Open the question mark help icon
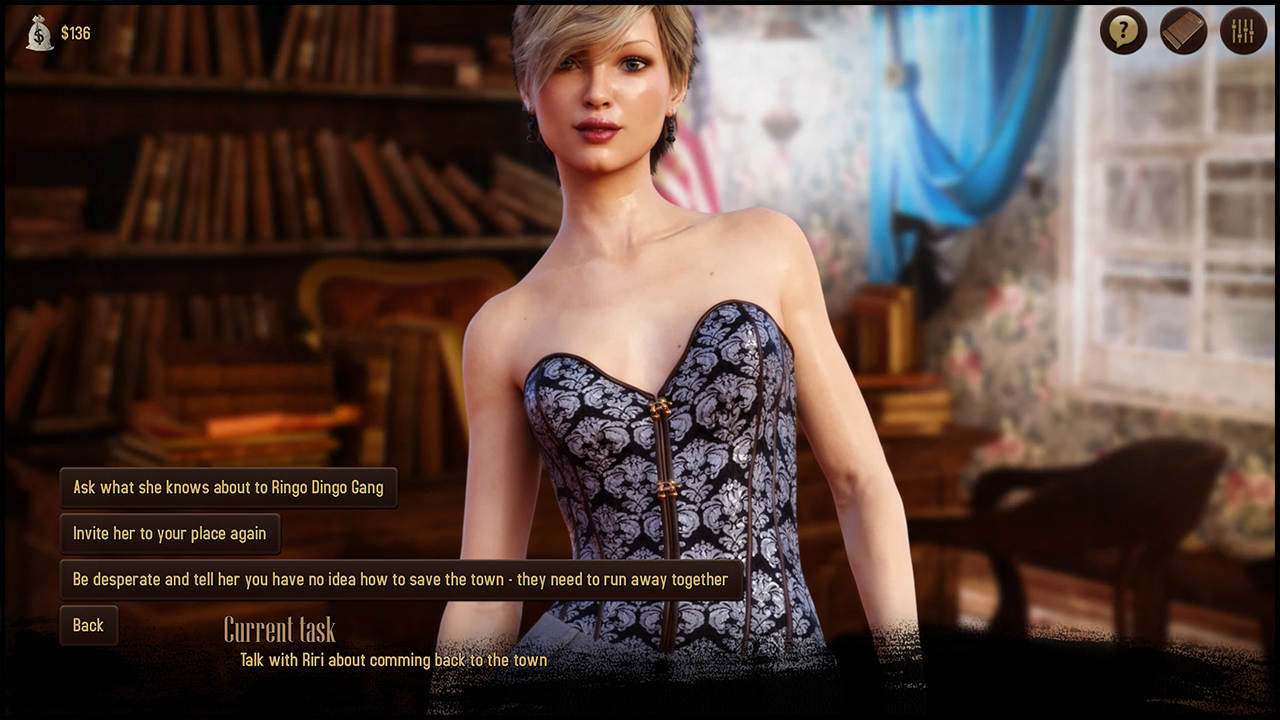The height and width of the screenshot is (720, 1280). (1123, 32)
